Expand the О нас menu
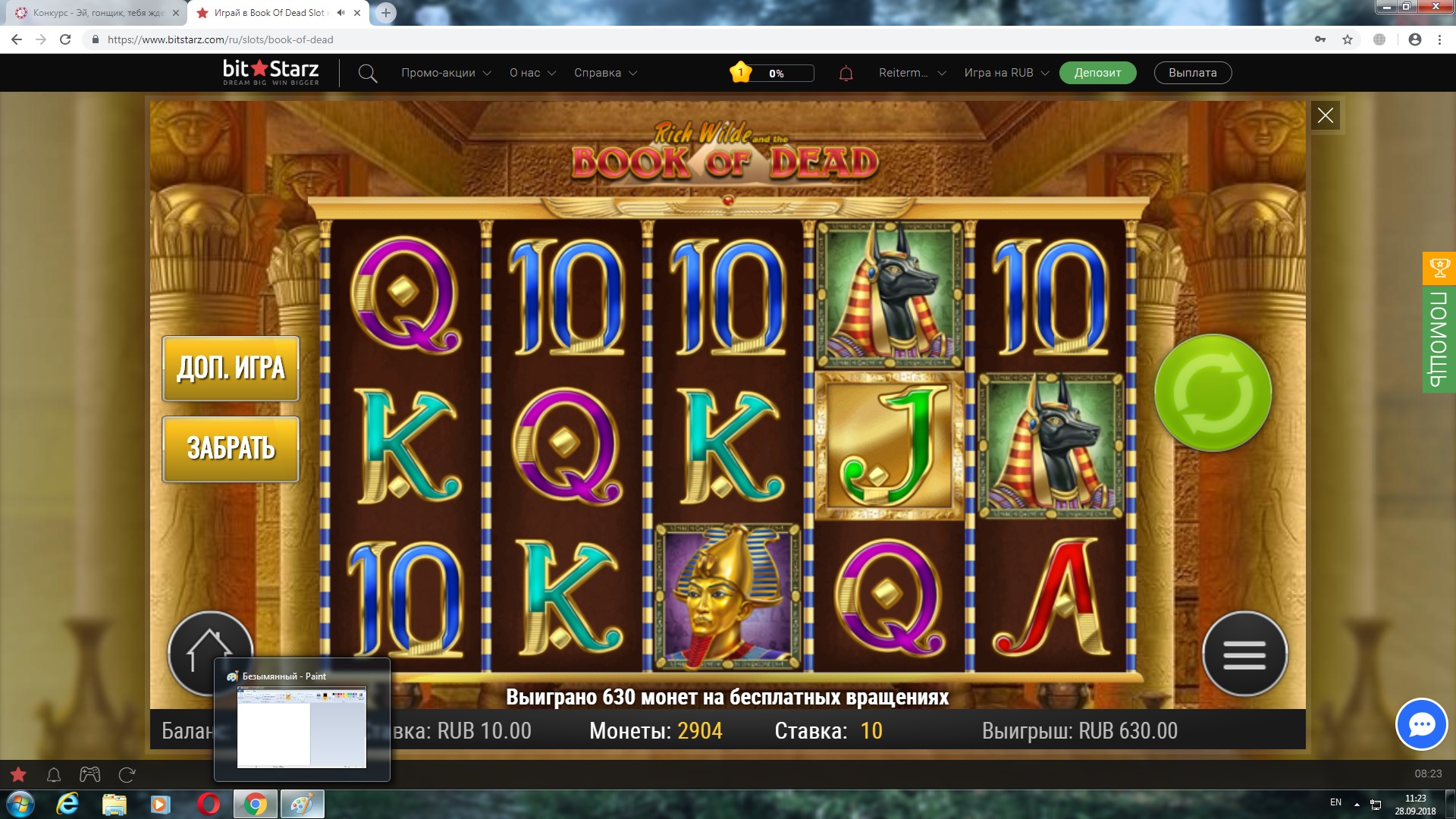The image size is (1456, 819). 532,73
